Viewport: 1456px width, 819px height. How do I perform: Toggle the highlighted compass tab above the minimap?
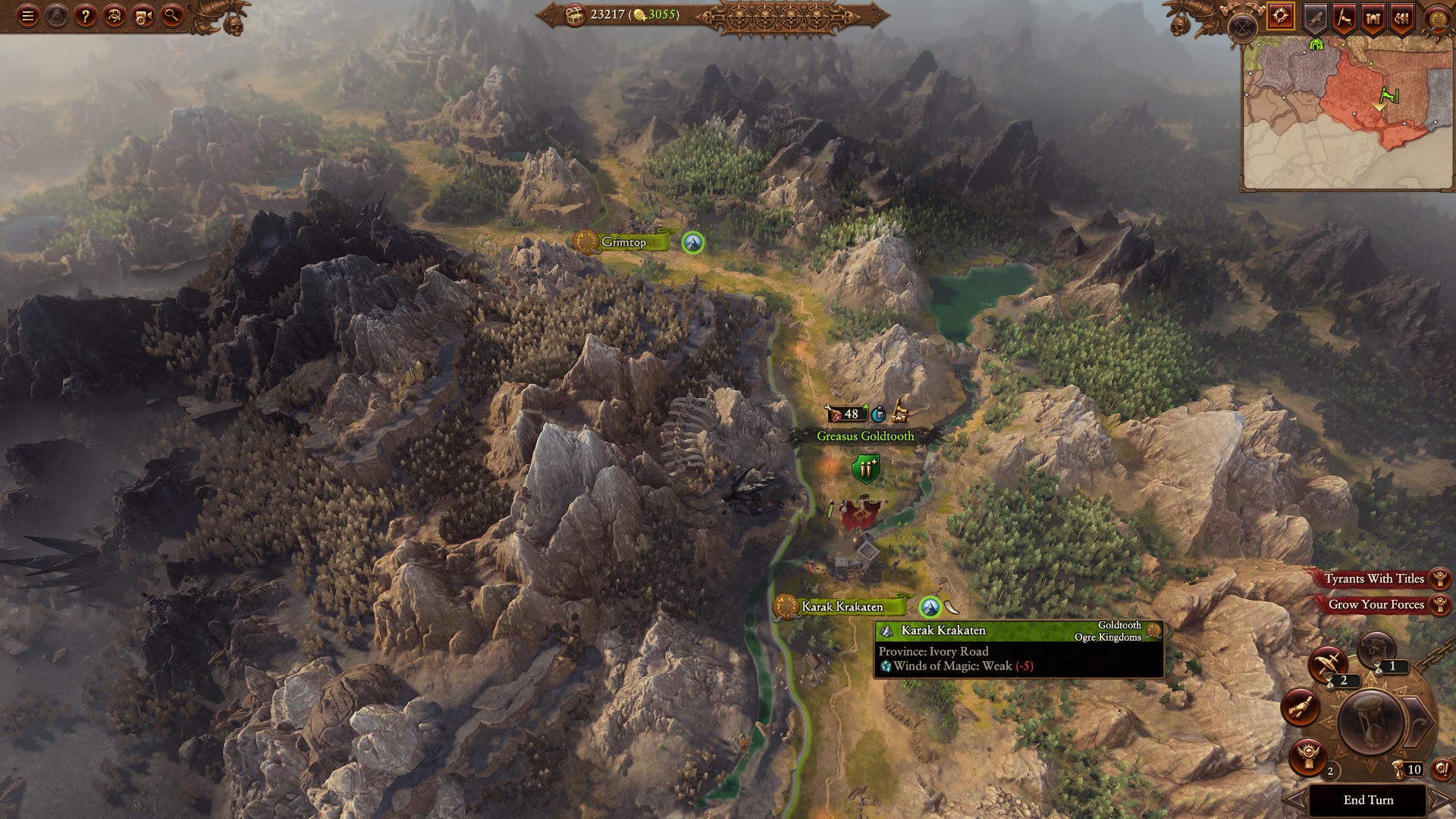(x=1282, y=16)
